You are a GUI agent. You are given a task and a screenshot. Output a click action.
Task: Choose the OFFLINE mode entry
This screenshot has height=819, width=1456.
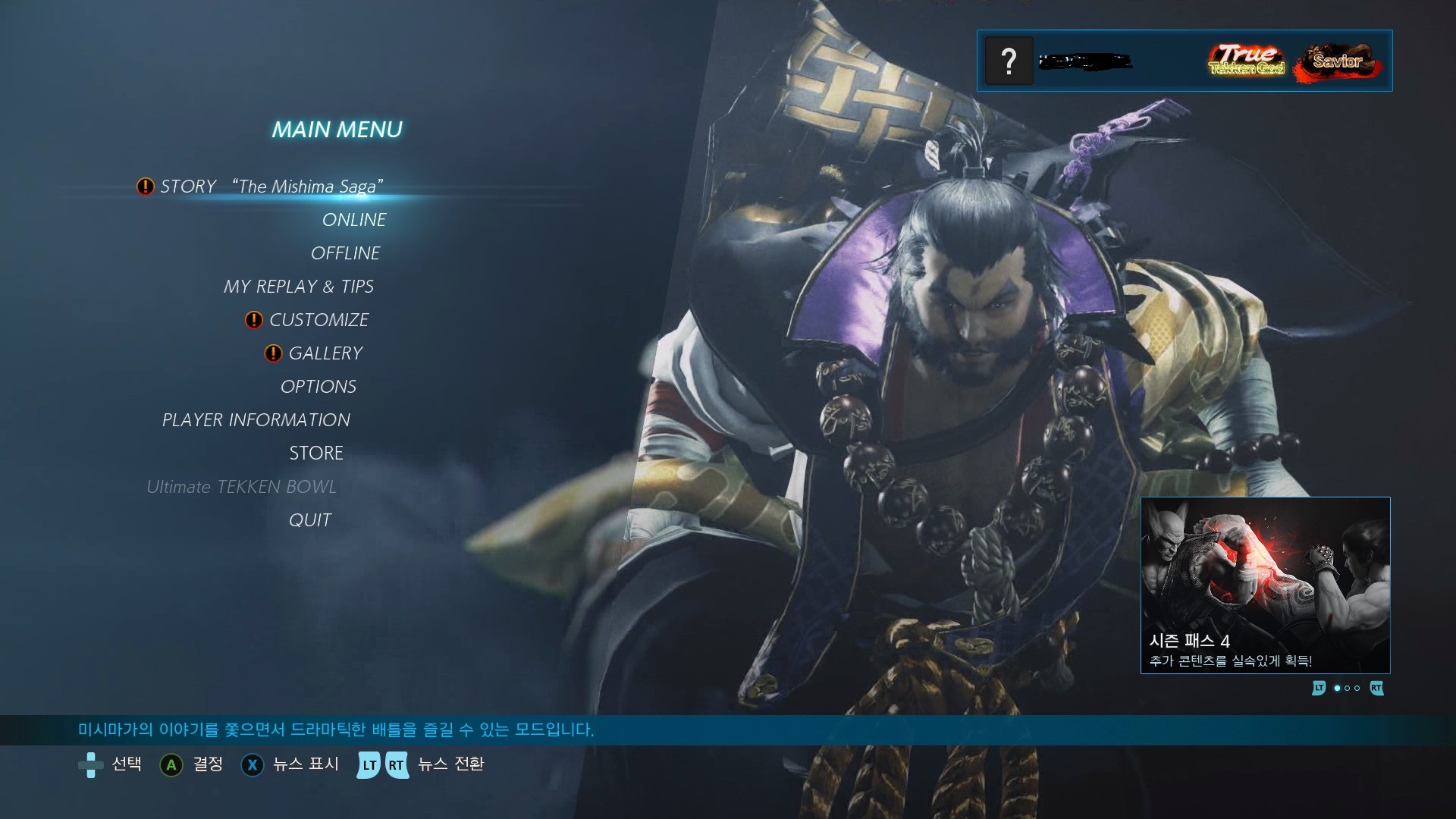(345, 253)
